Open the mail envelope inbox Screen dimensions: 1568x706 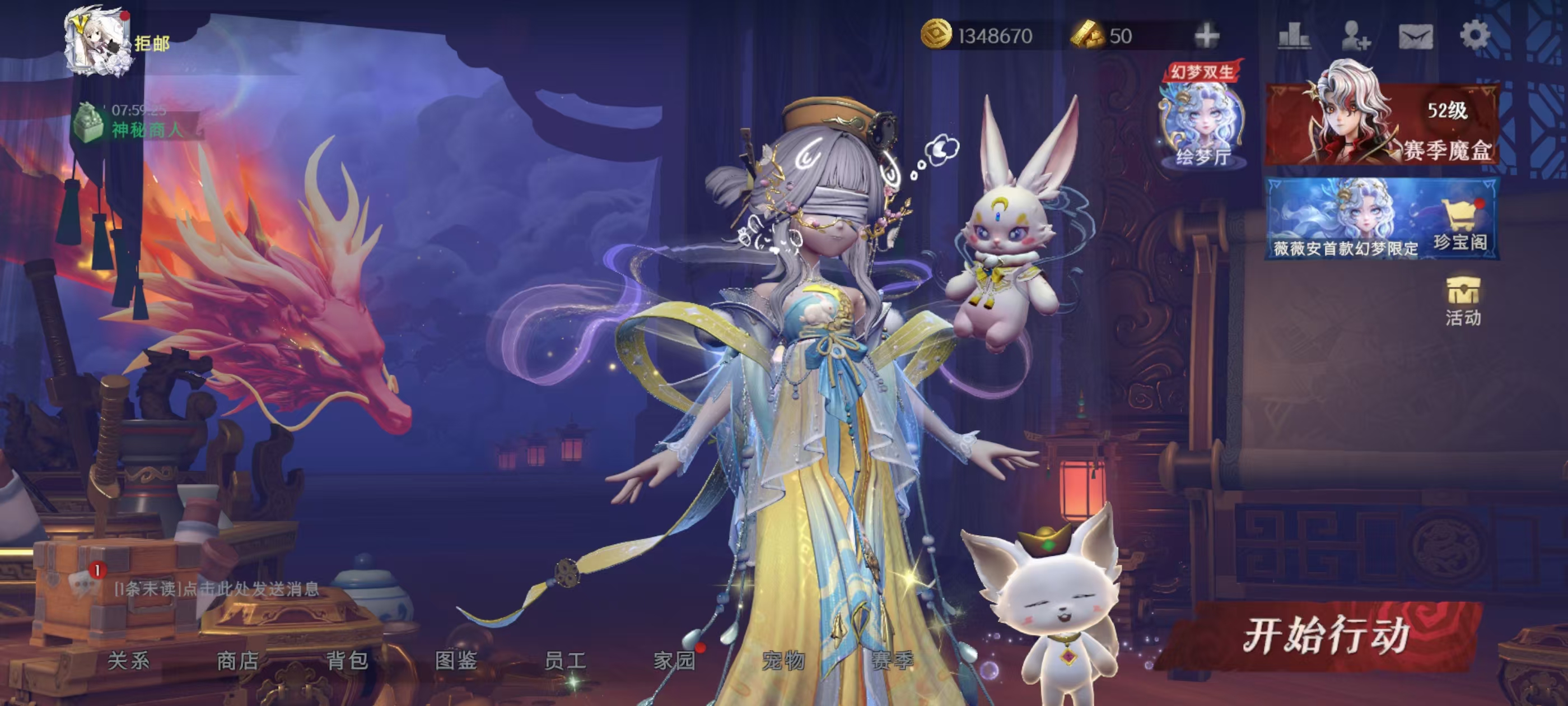(x=1415, y=36)
